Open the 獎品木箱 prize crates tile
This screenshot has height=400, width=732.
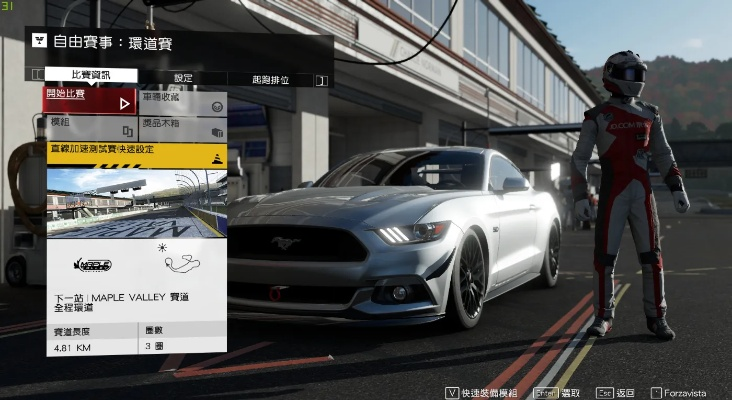coord(181,127)
